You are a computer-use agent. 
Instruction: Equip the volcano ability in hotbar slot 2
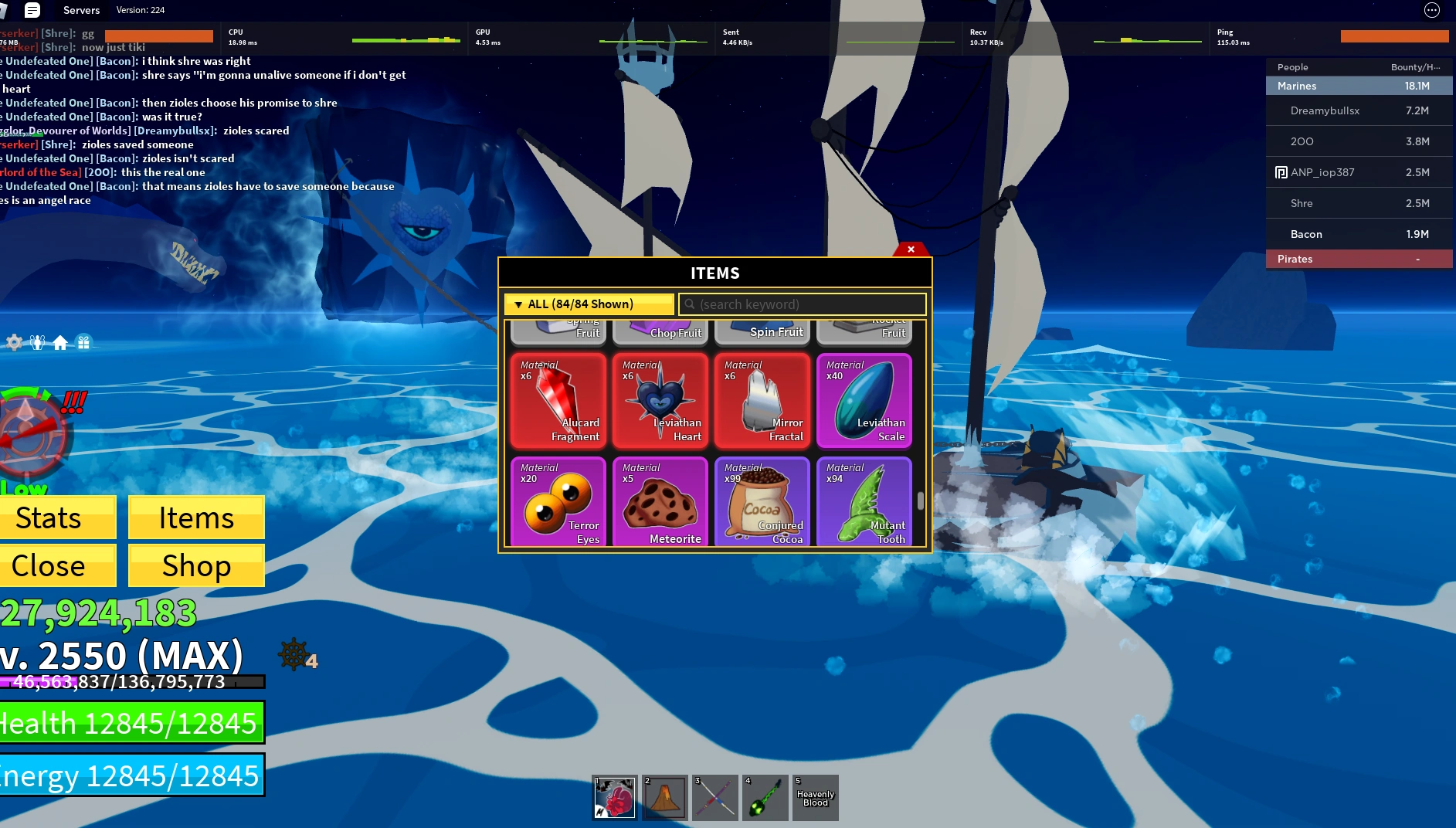coord(664,797)
